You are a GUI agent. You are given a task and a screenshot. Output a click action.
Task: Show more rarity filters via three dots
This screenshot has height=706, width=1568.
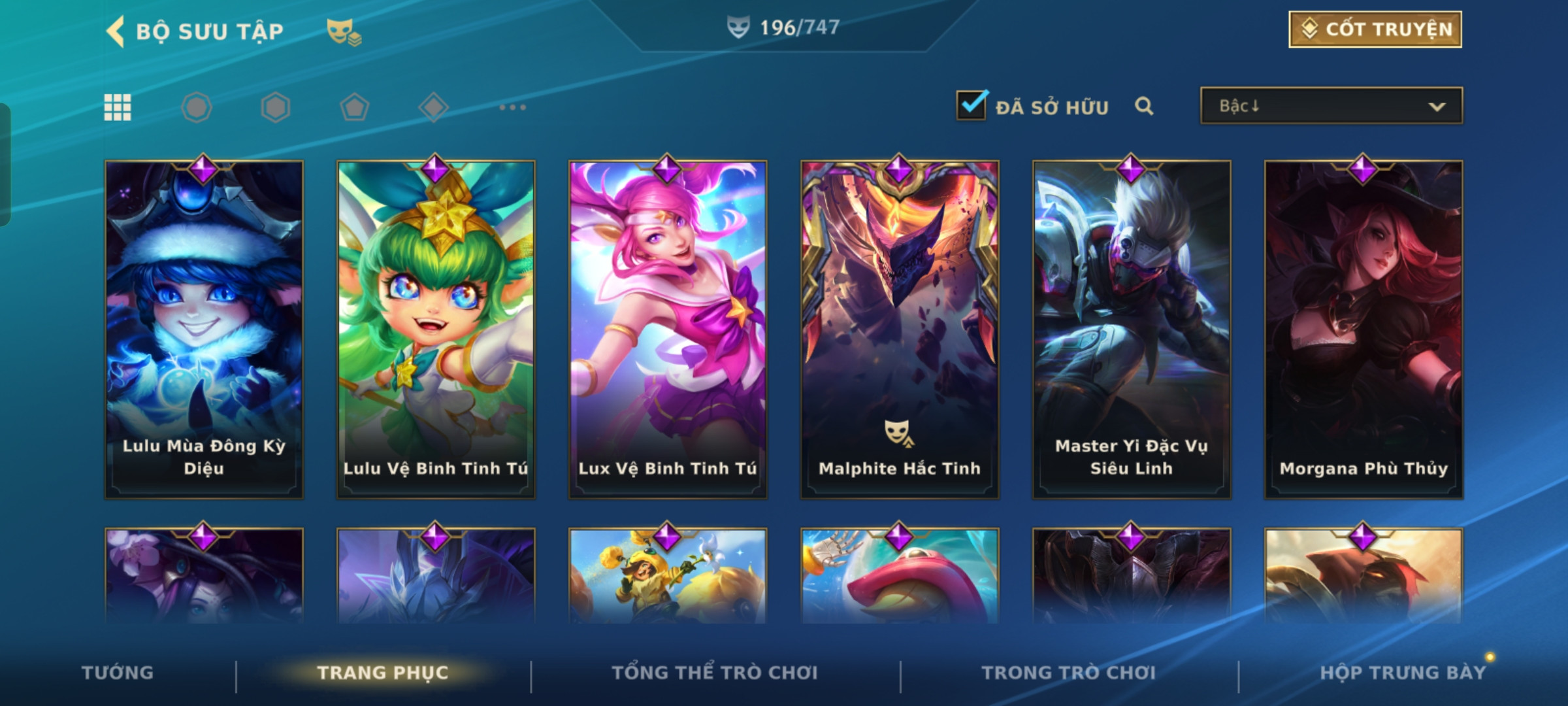512,107
